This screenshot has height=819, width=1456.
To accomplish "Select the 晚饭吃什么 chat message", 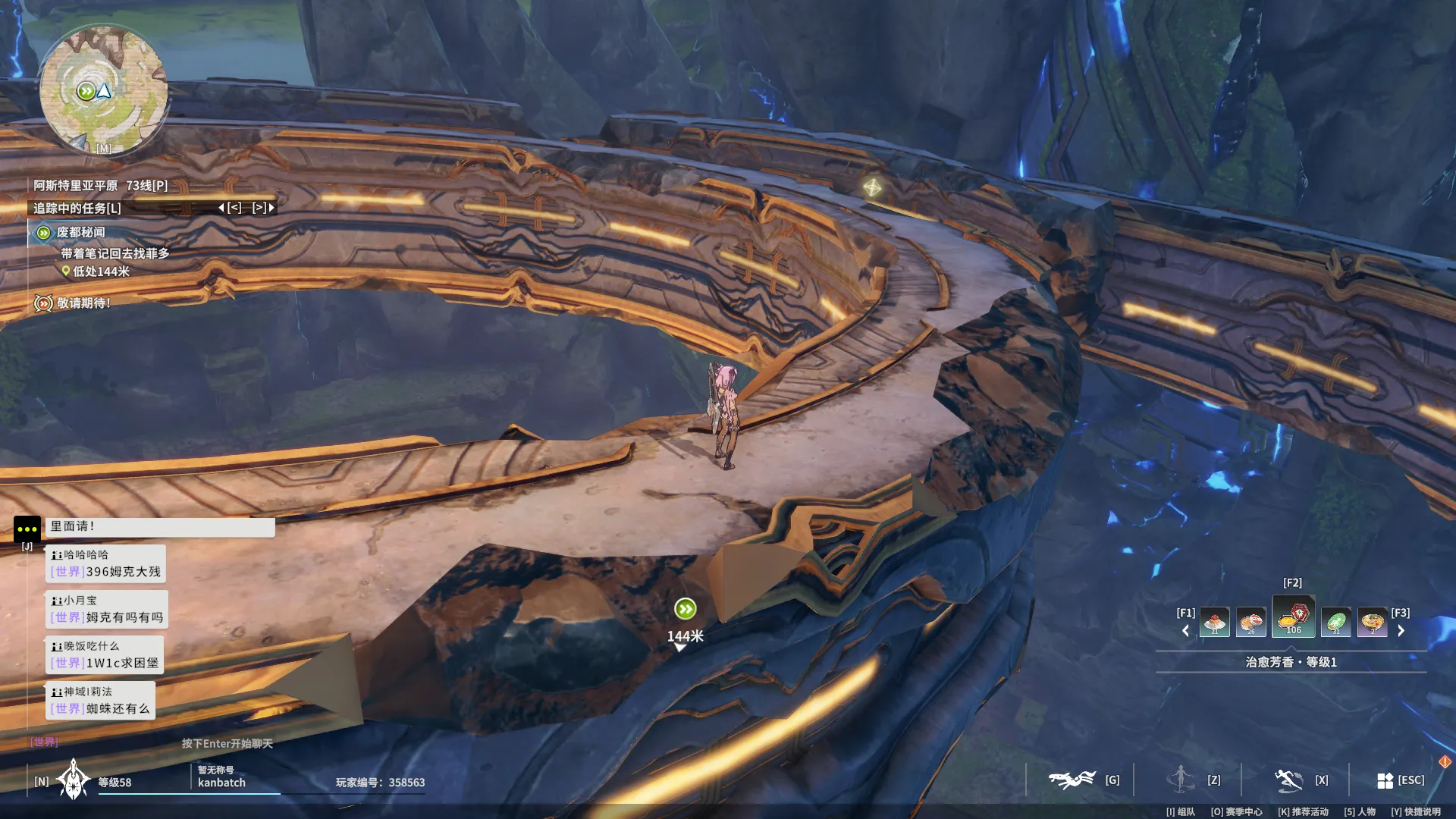I will point(105,655).
